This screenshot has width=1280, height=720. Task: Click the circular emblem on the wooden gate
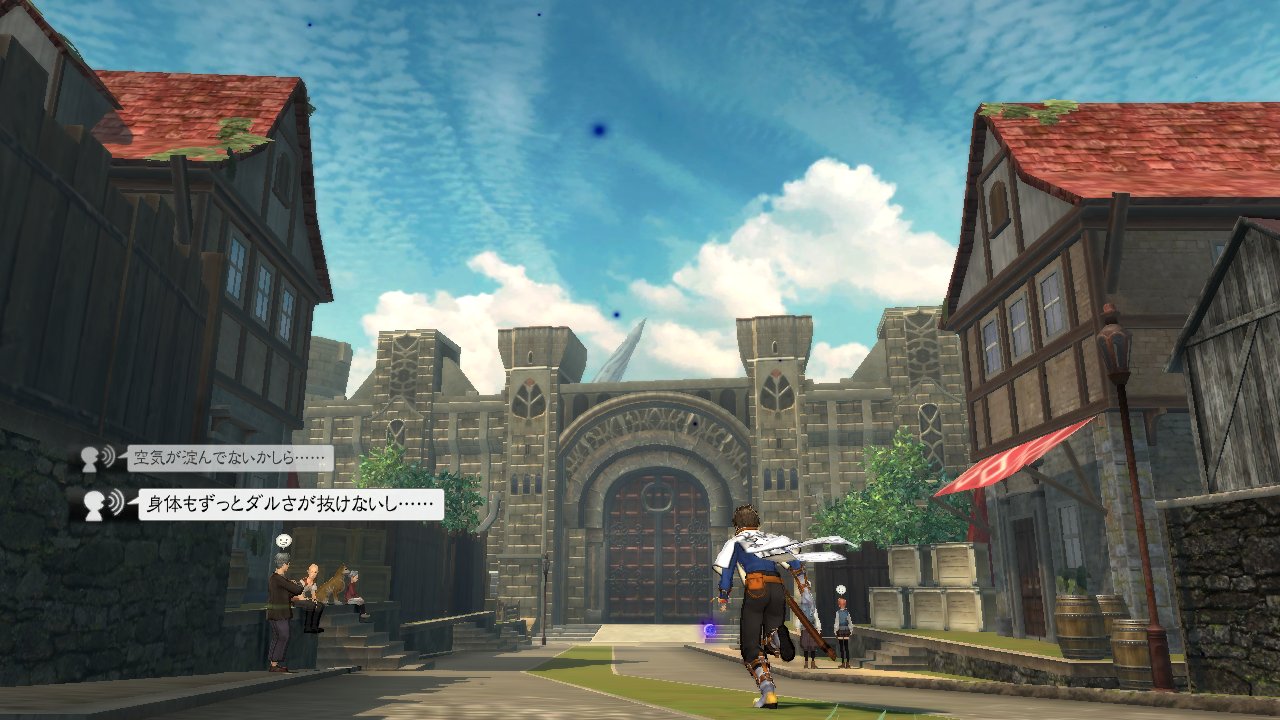655,497
